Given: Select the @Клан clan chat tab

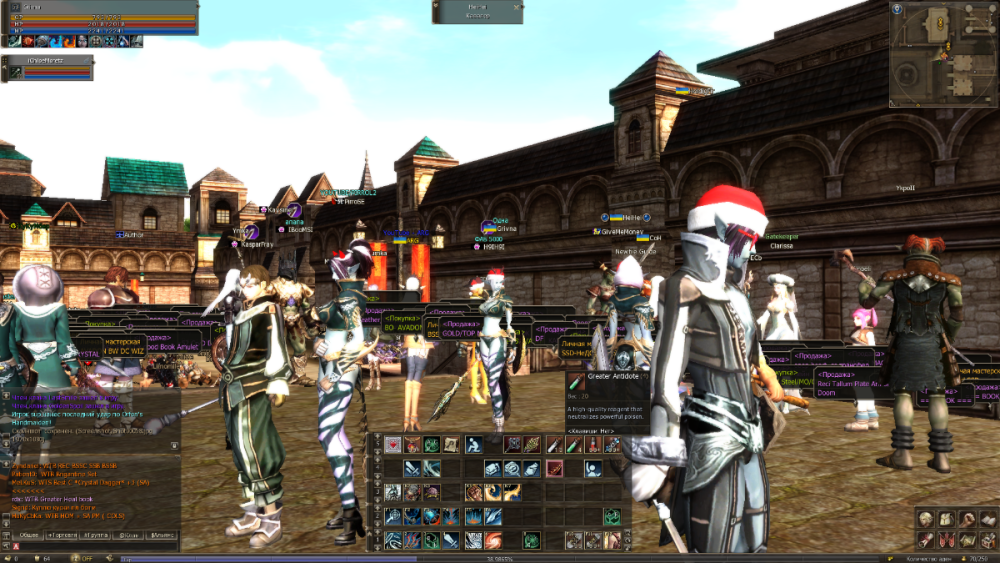Looking at the screenshot, I should pyautogui.click(x=128, y=536).
